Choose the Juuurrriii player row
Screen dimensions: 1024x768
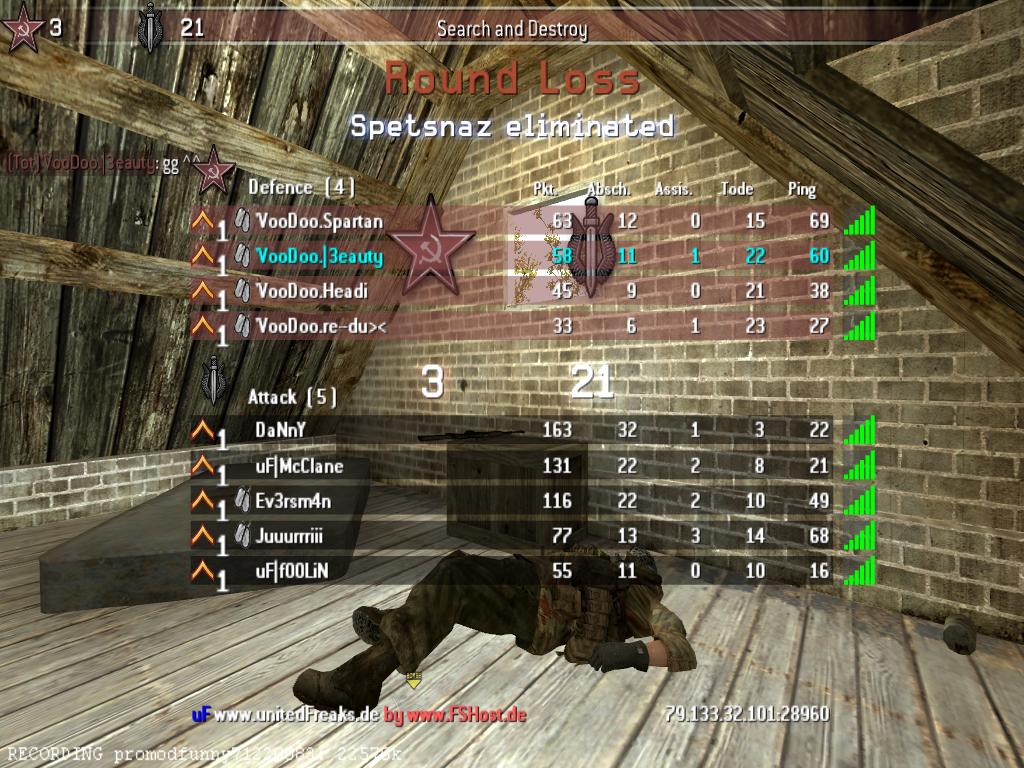[289, 536]
